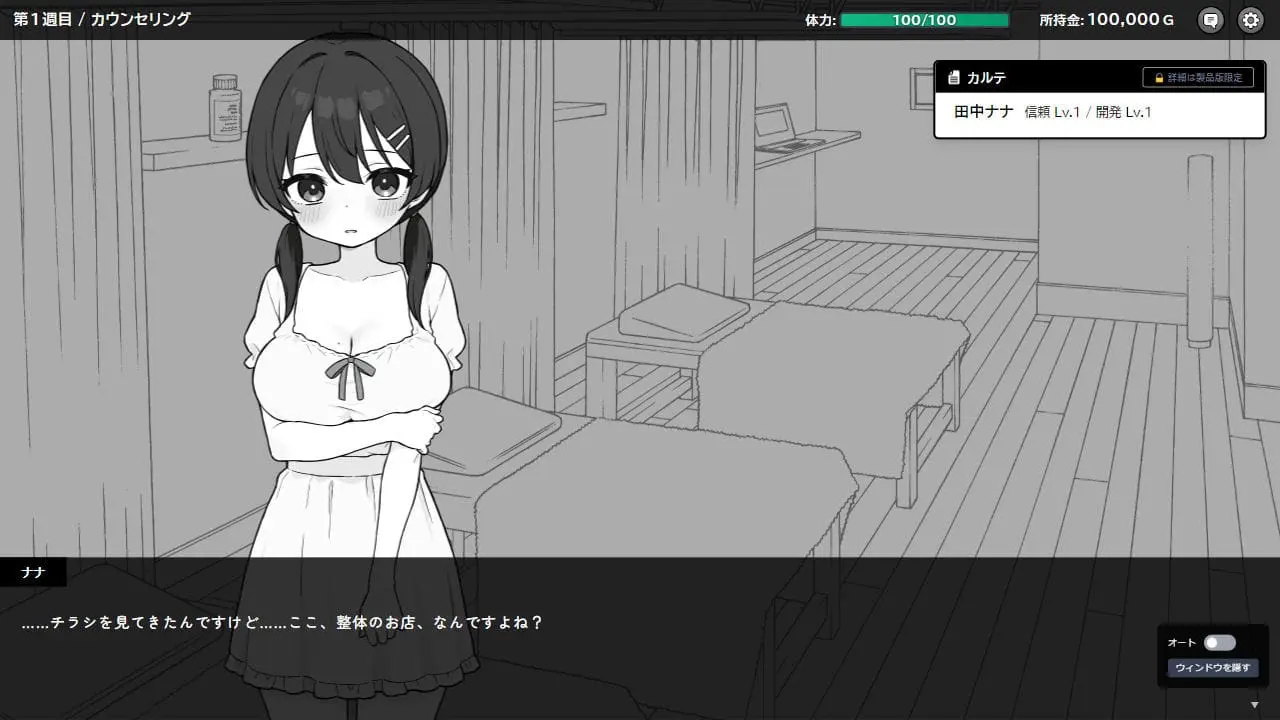
Task: Select 田中ナナ entry in the karte panel
Action: (x=983, y=110)
